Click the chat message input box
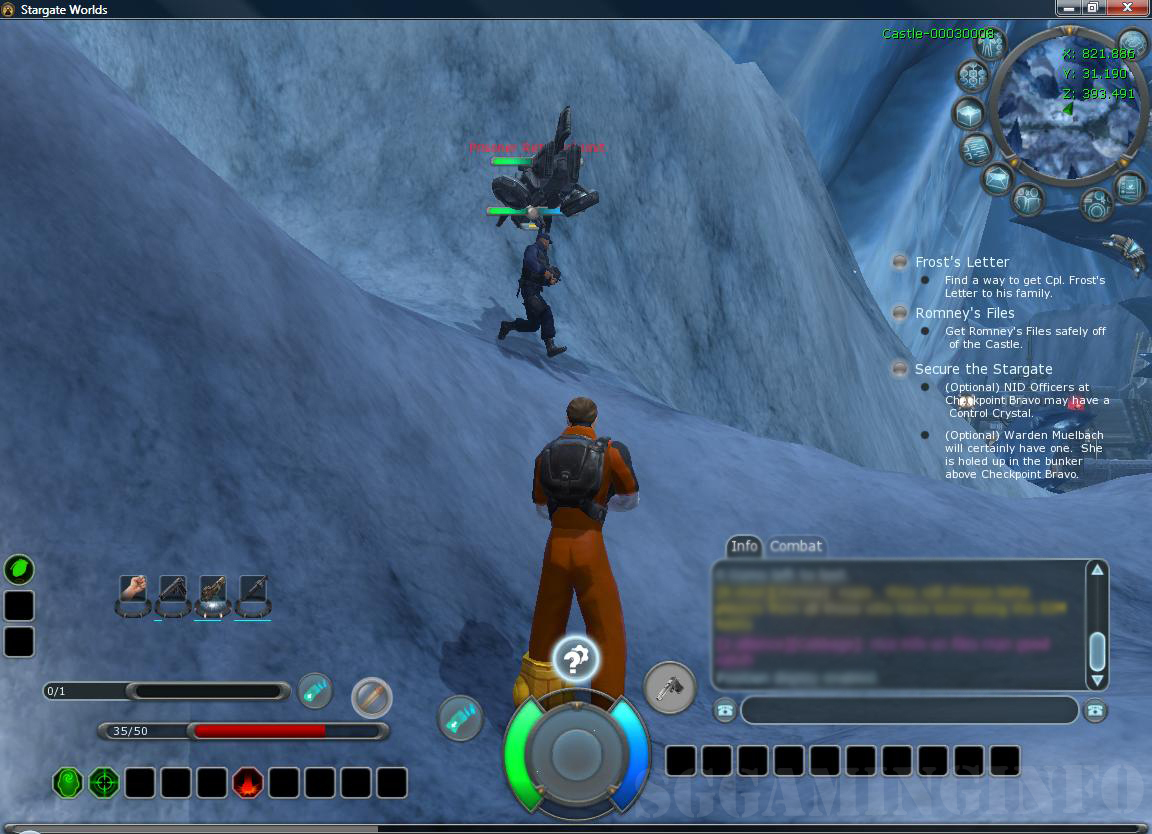Viewport: 1152px width, 834px height. [908, 710]
